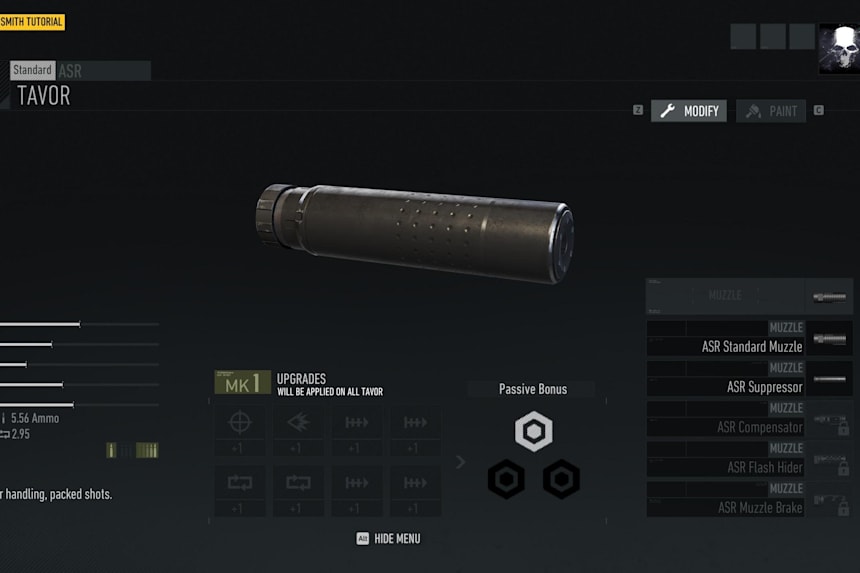Hide the gunsmith menu
This screenshot has height=573, width=860.
(389, 539)
